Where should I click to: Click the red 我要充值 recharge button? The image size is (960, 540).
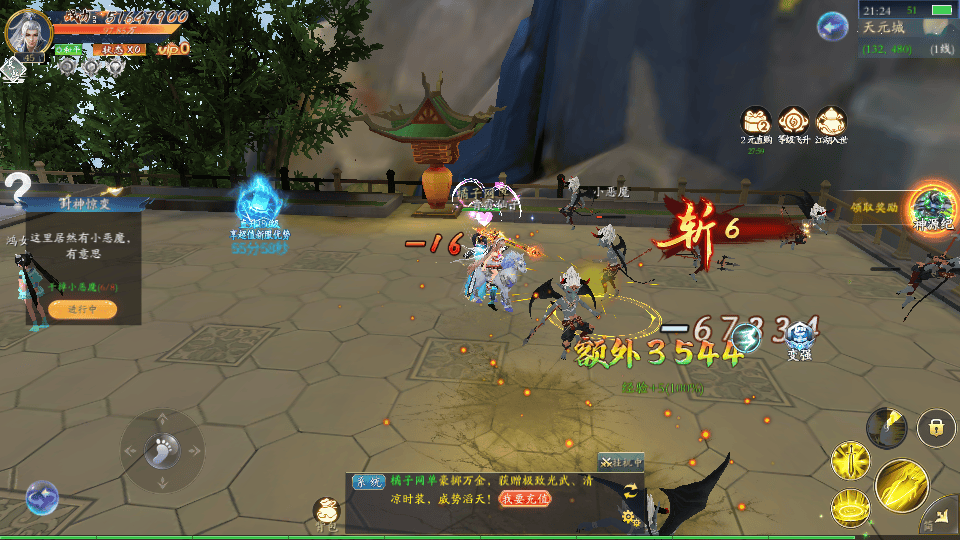525,497
